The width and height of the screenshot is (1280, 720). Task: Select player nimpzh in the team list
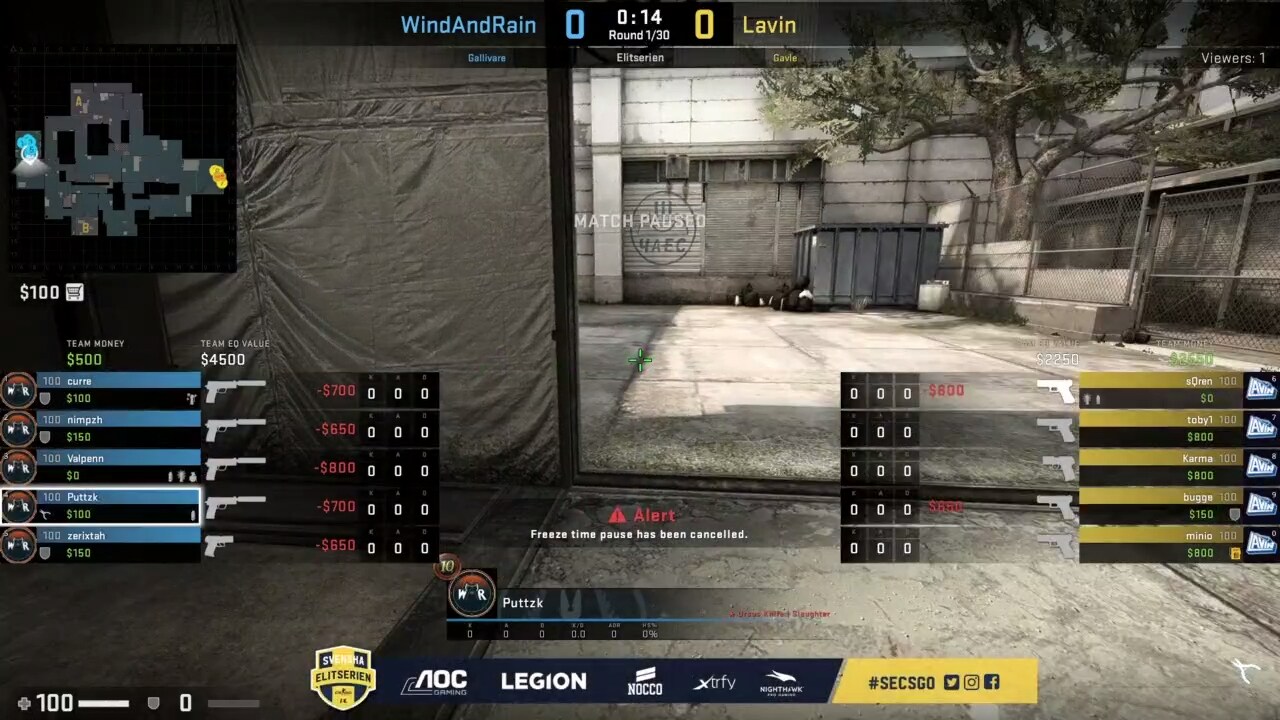pos(118,428)
